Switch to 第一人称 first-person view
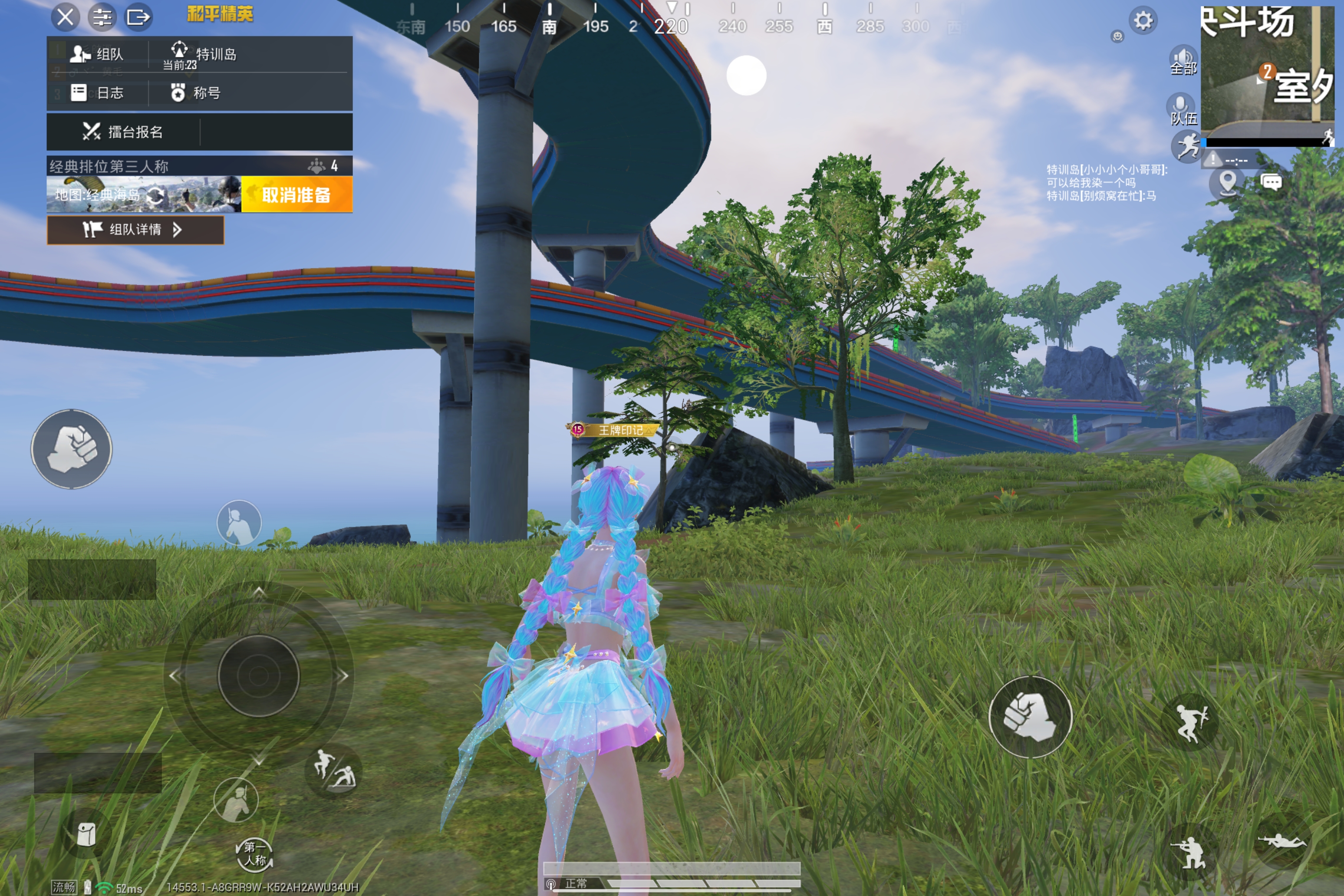 coord(255,854)
